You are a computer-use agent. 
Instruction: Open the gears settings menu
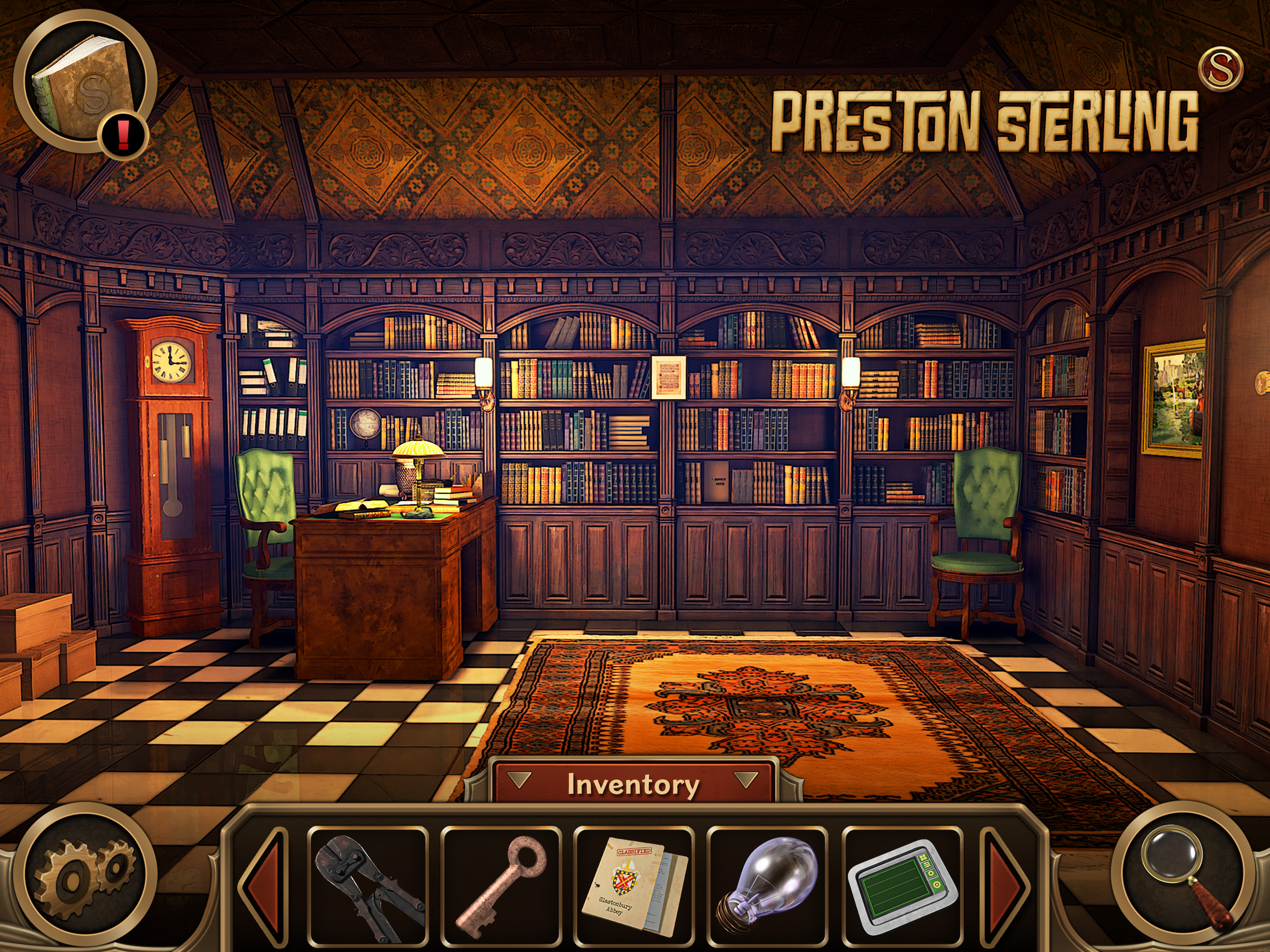[x=85, y=877]
